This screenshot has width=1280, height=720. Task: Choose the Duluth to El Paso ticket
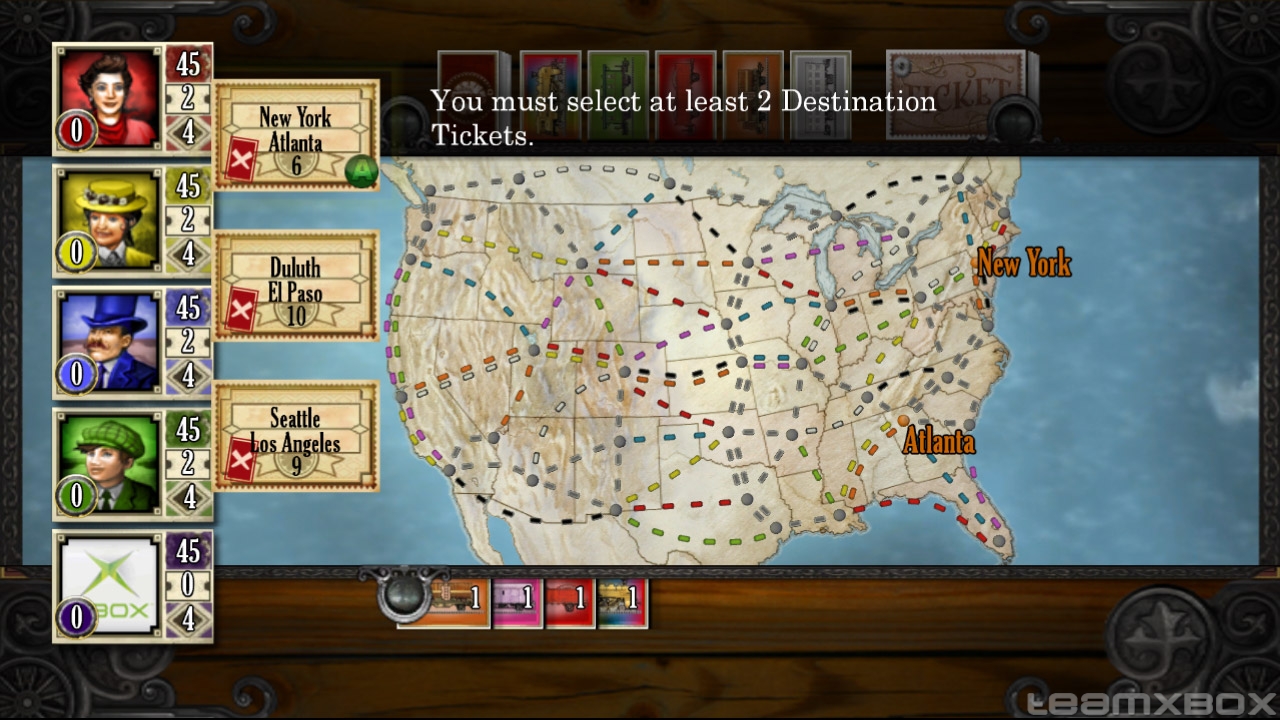click(x=297, y=285)
